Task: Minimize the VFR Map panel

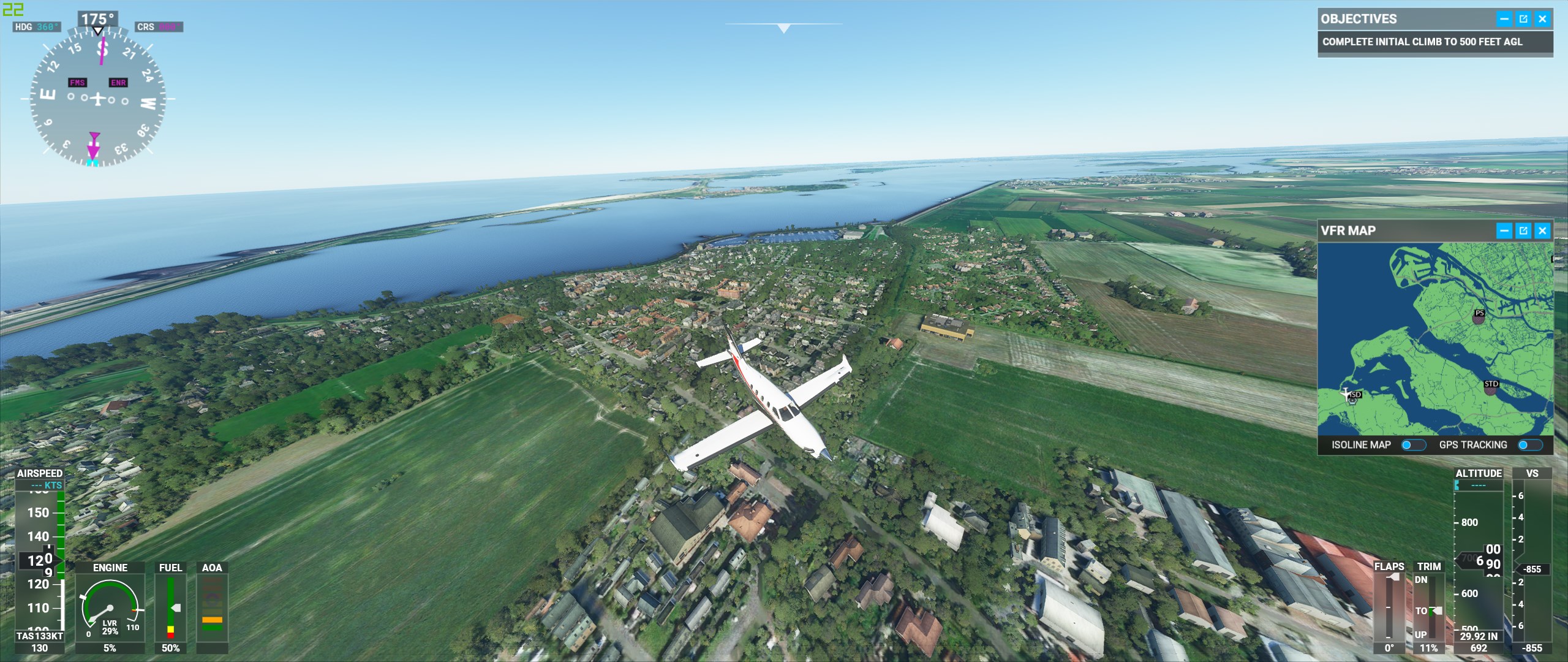Action: [1504, 230]
